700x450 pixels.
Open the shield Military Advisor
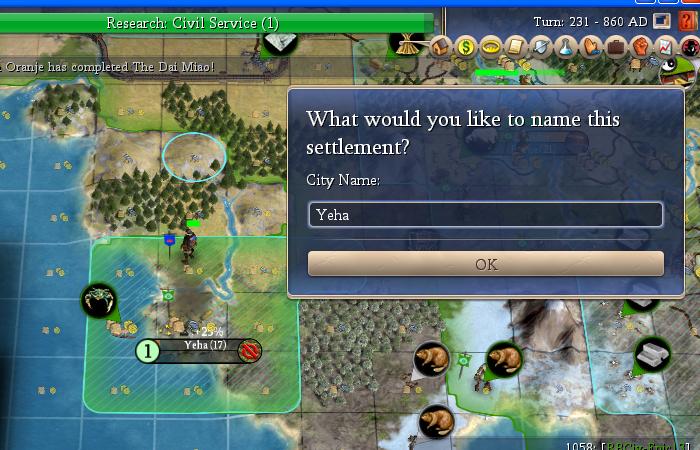point(540,46)
